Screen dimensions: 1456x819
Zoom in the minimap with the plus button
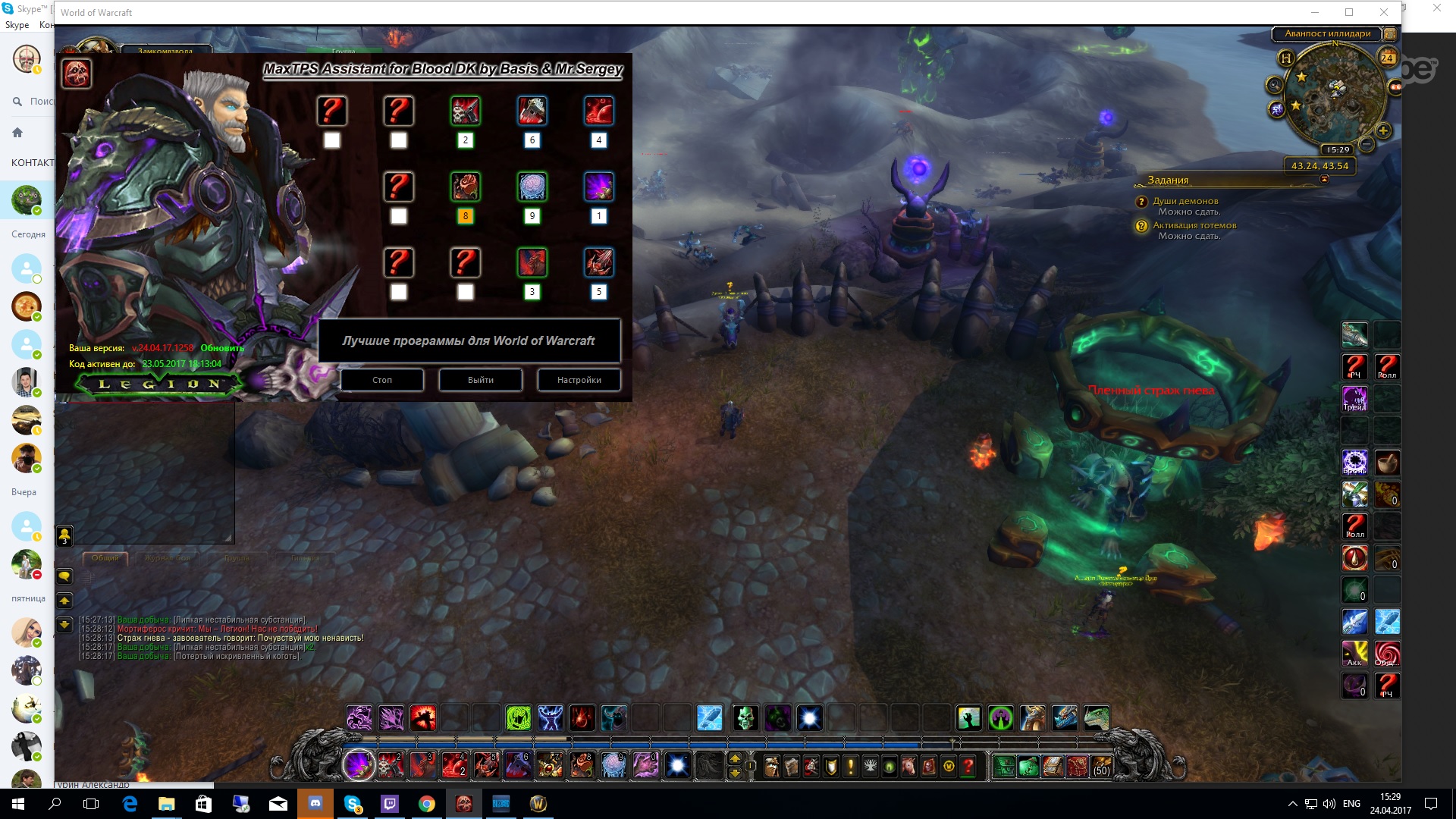1383,131
